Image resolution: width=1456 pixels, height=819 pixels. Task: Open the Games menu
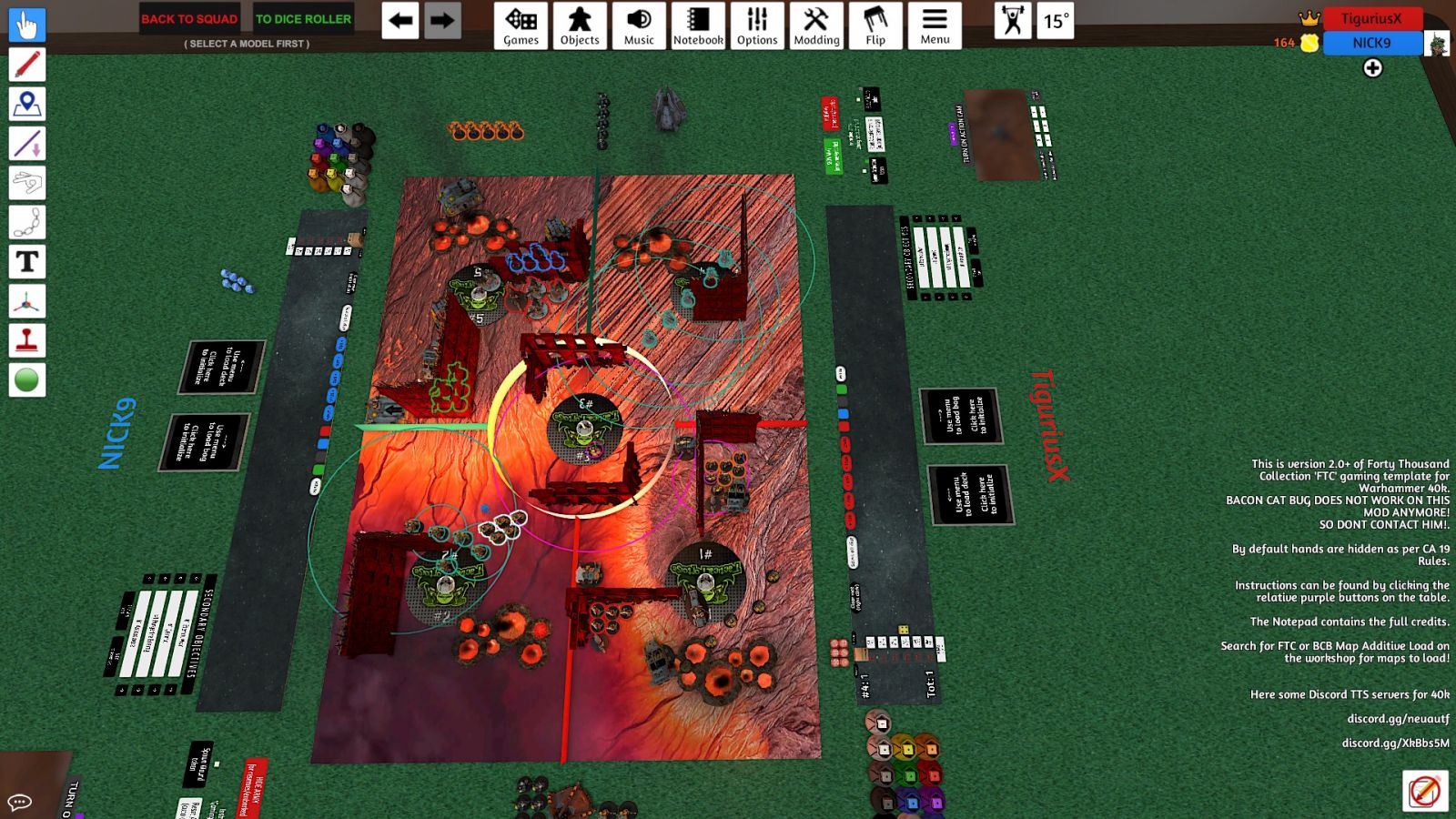521,25
